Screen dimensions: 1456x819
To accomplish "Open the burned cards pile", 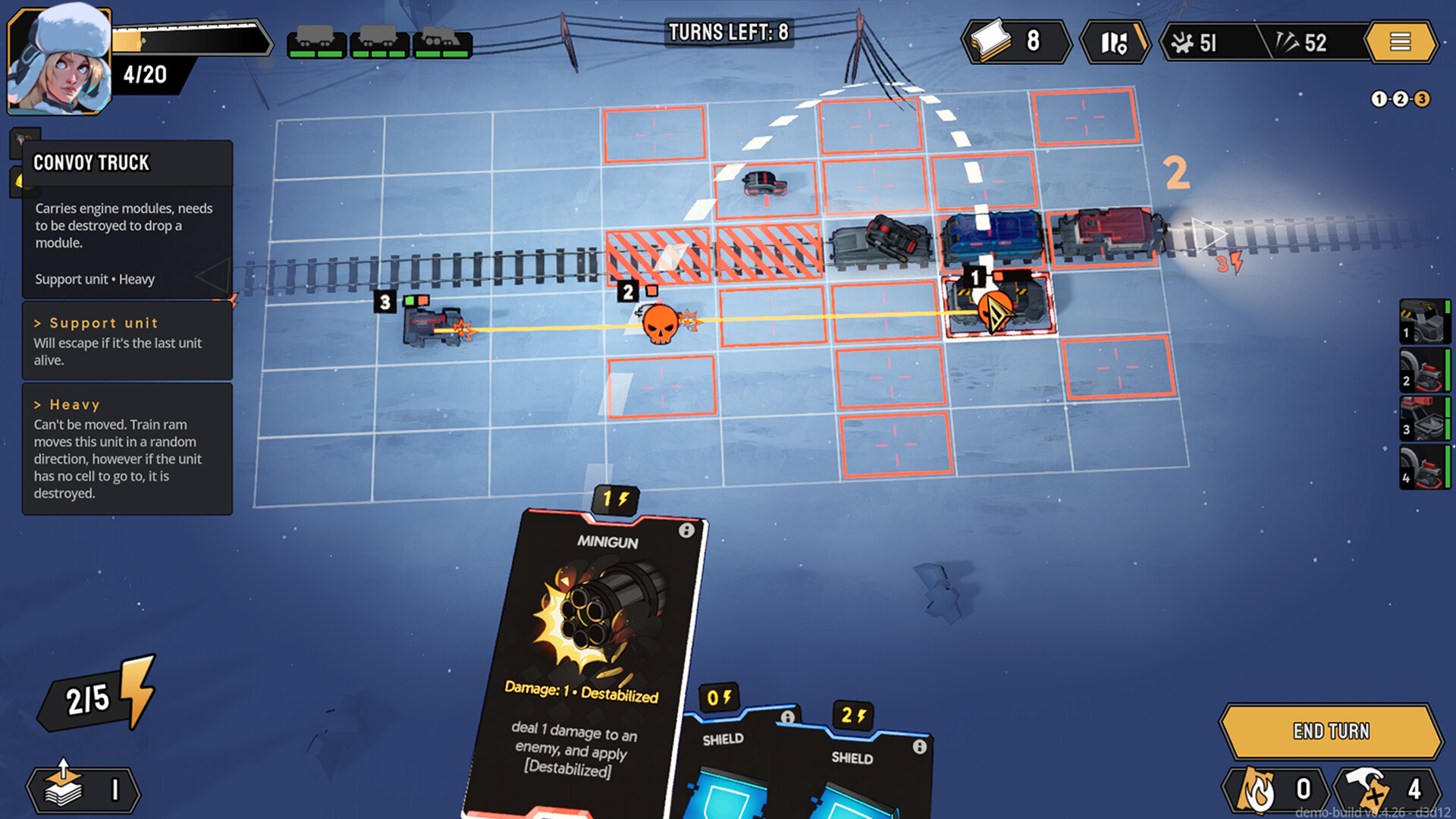I will (1278, 789).
